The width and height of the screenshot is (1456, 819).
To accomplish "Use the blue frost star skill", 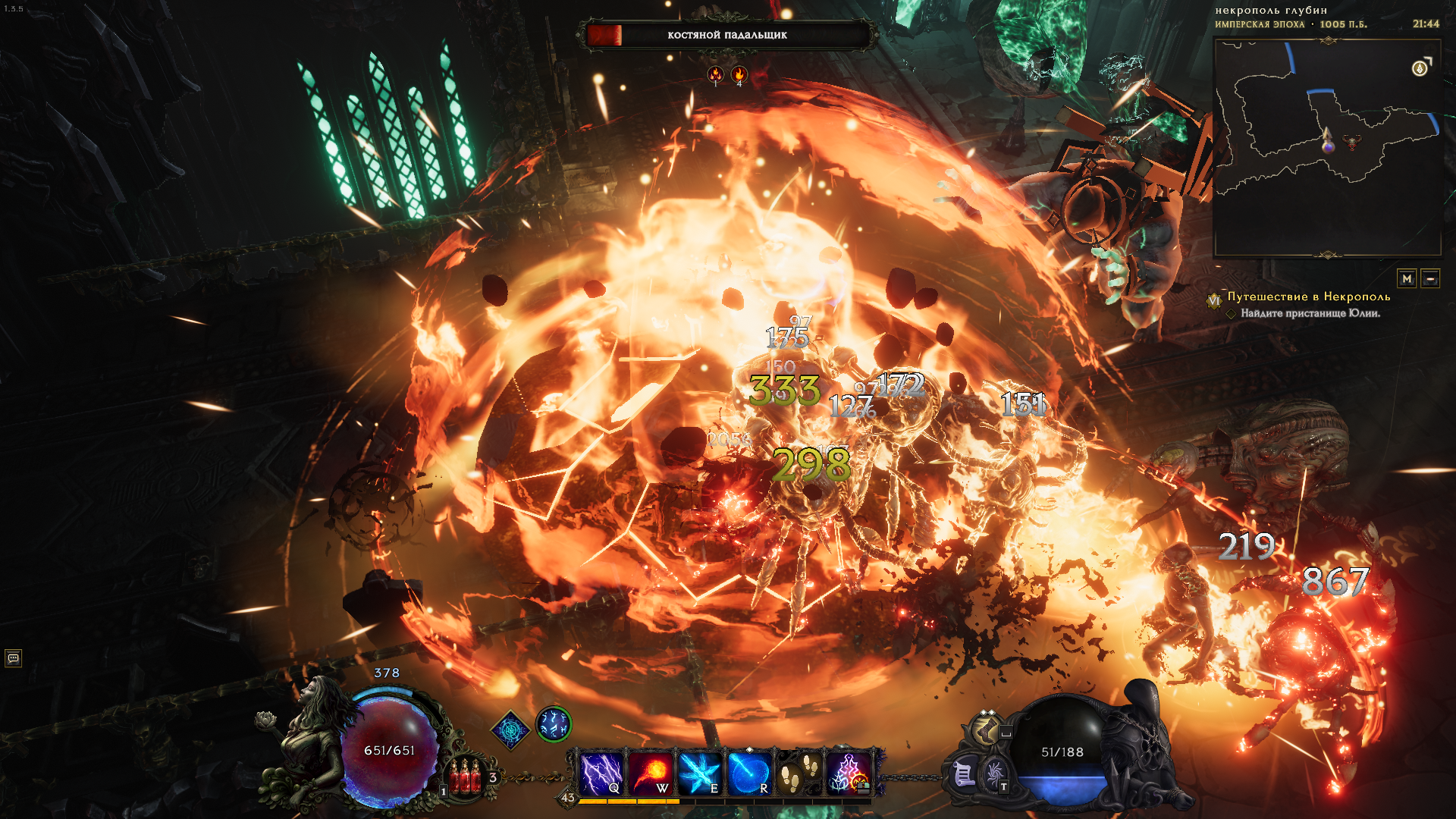I will pos(700,773).
